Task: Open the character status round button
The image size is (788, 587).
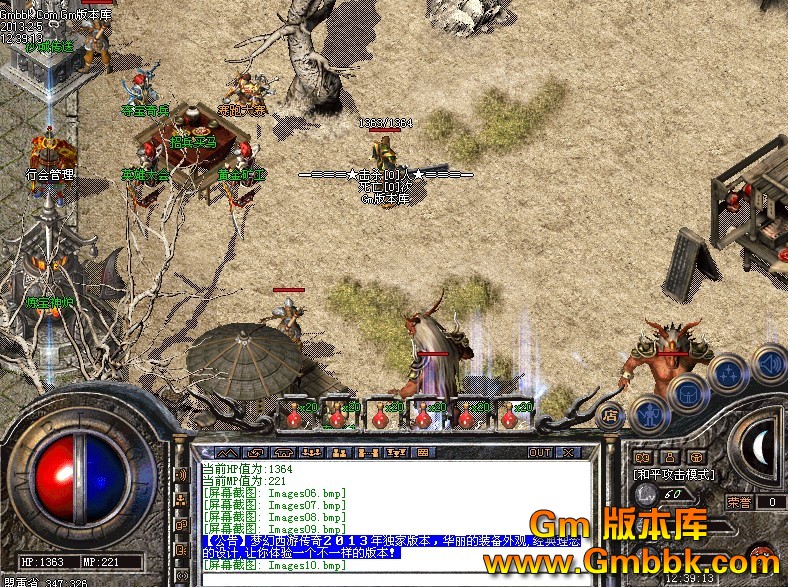Action: (x=650, y=413)
